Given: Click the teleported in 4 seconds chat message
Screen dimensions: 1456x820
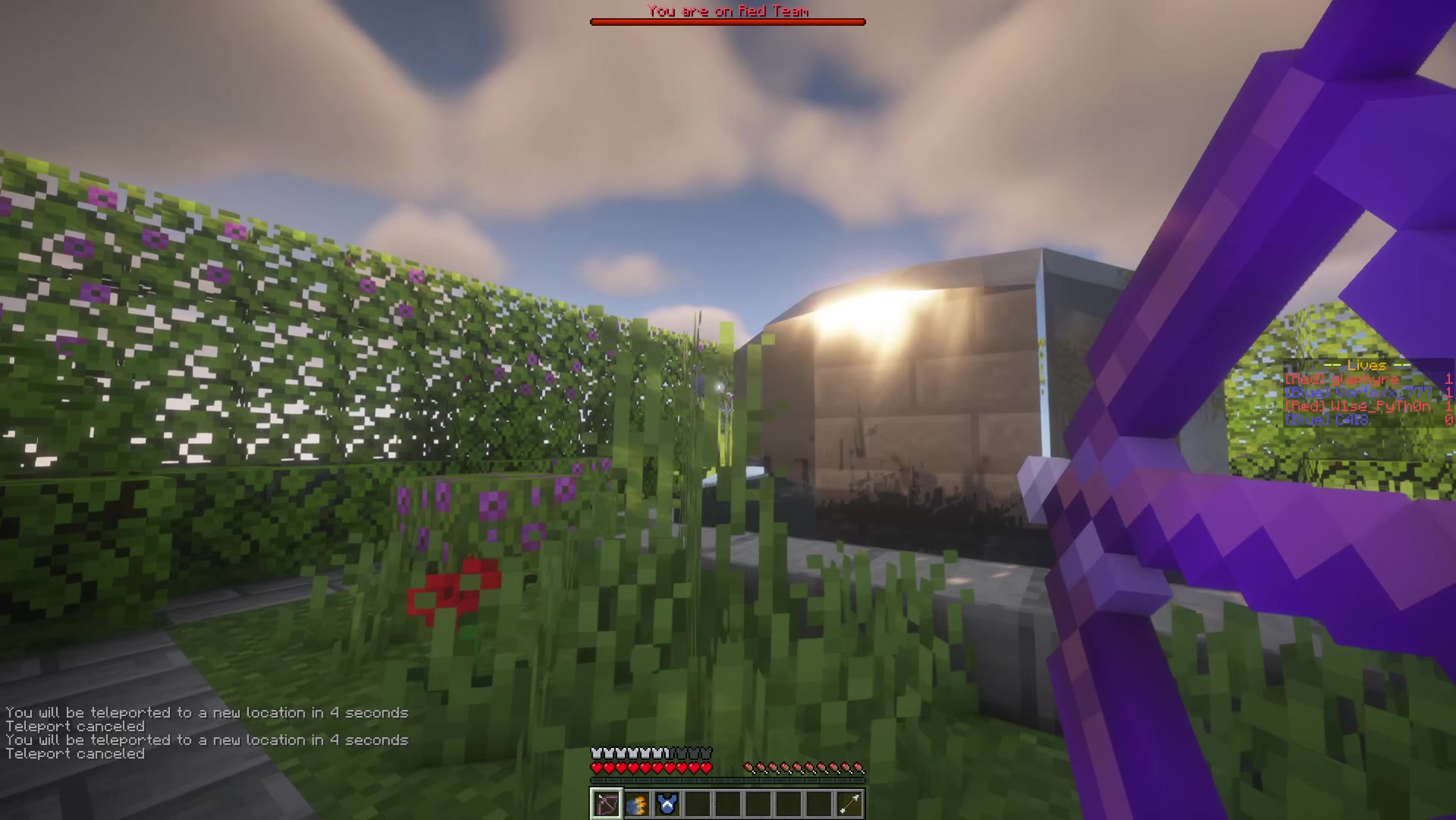Looking at the screenshot, I should [206, 740].
